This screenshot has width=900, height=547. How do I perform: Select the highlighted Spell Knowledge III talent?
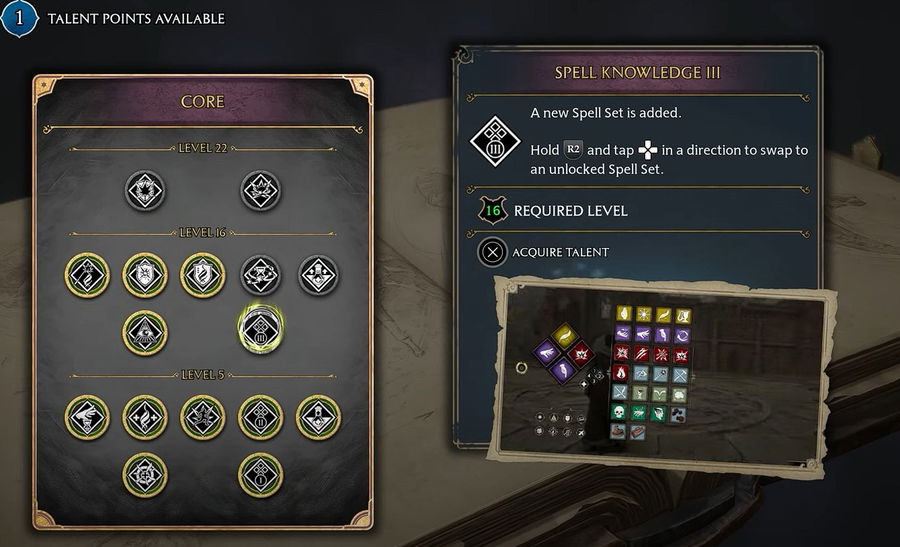pyautogui.click(x=260, y=330)
